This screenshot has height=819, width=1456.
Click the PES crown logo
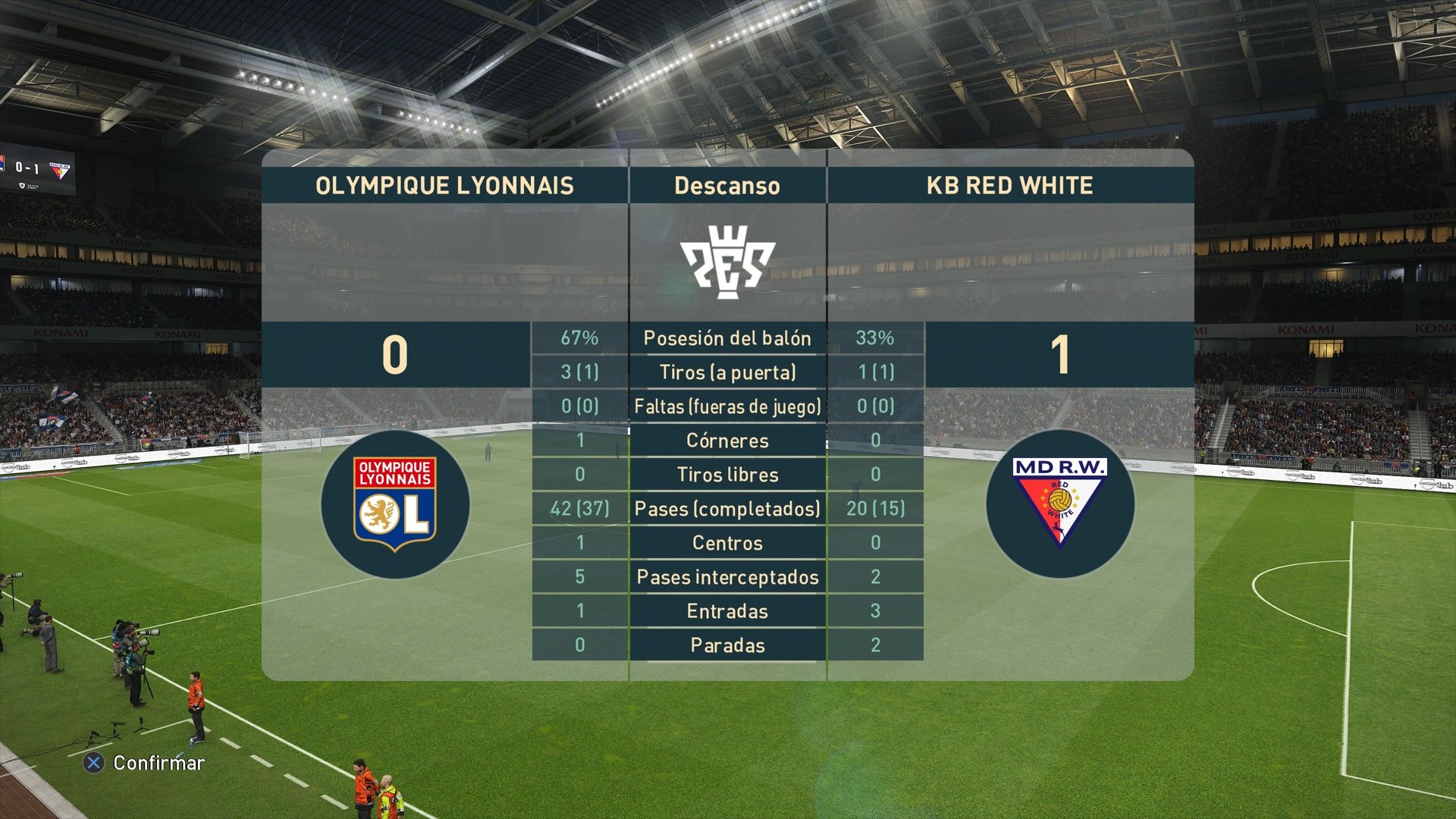[x=726, y=262]
